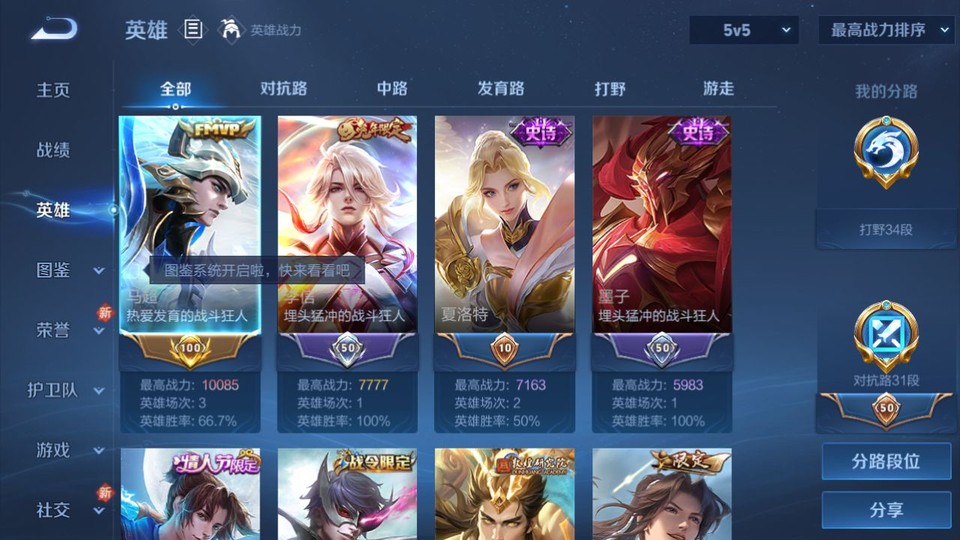Image resolution: width=960 pixels, height=540 pixels.
Task: Switch to the 对抗路 tab
Action: [x=283, y=88]
